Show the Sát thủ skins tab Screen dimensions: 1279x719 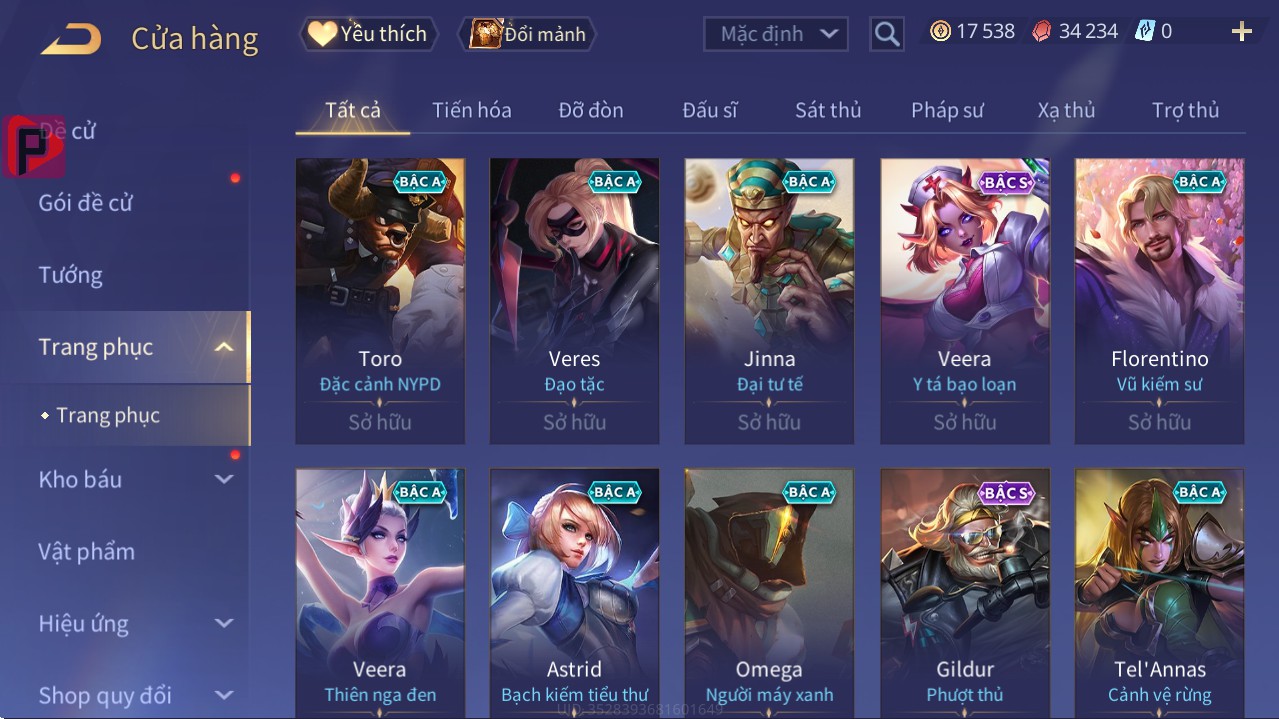pos(828,110)
